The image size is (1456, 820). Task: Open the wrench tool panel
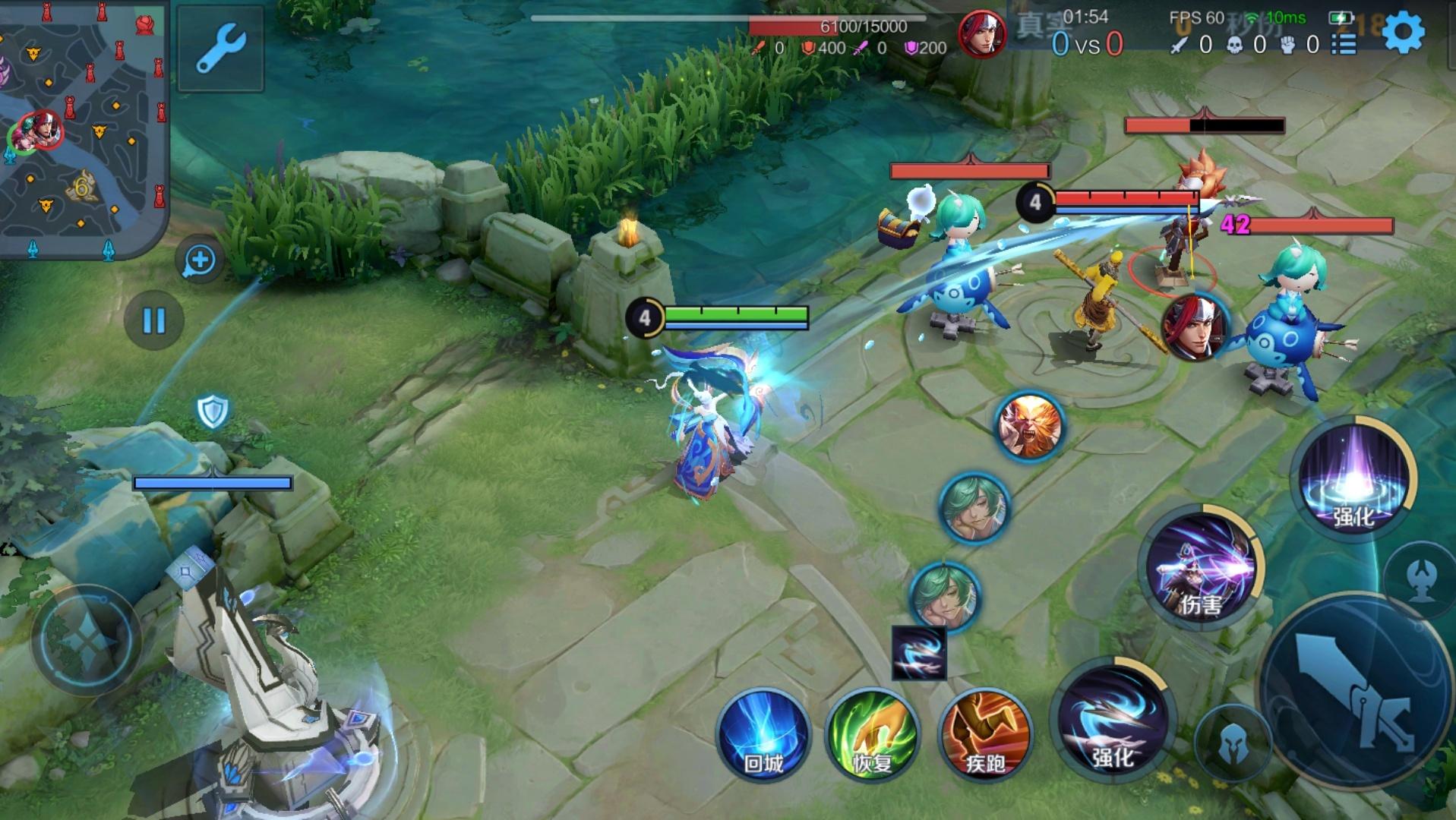coord(220,48)
